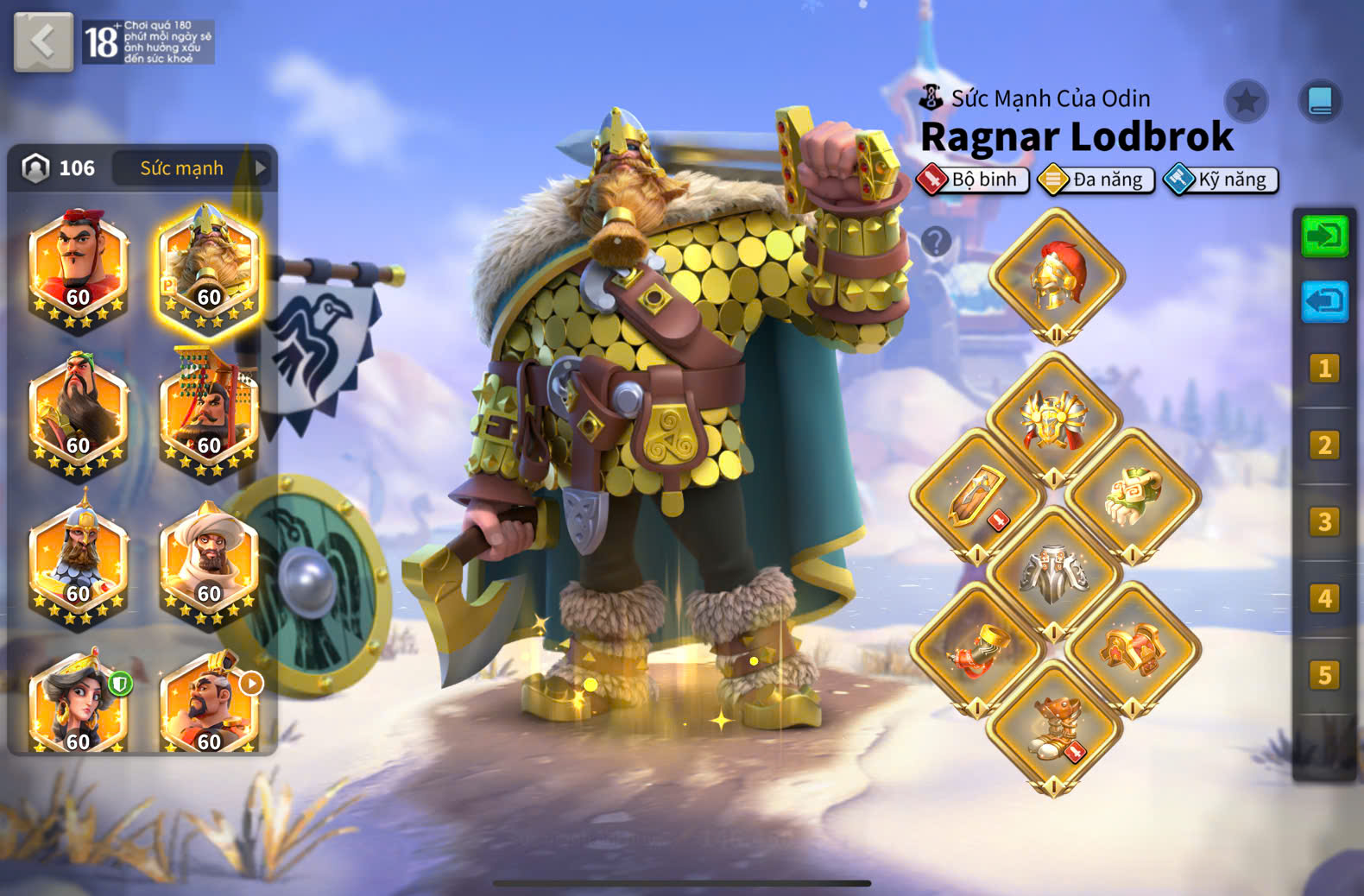The height and width of the screenshot is (896, 1364).
Task: Go back with the arrow button
Action: click(43, 41)
